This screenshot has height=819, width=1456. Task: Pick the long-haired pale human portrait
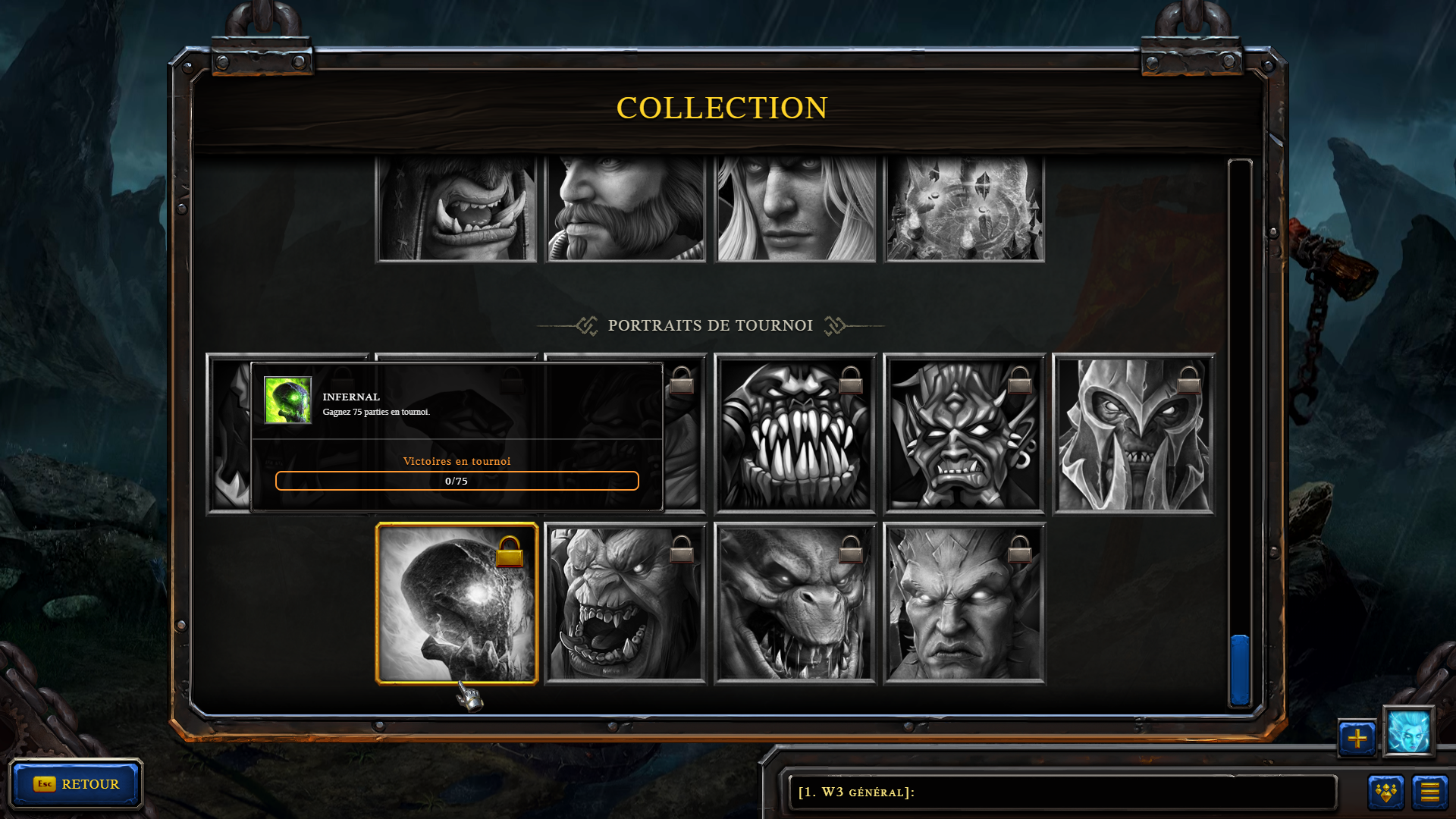[795, 209]
